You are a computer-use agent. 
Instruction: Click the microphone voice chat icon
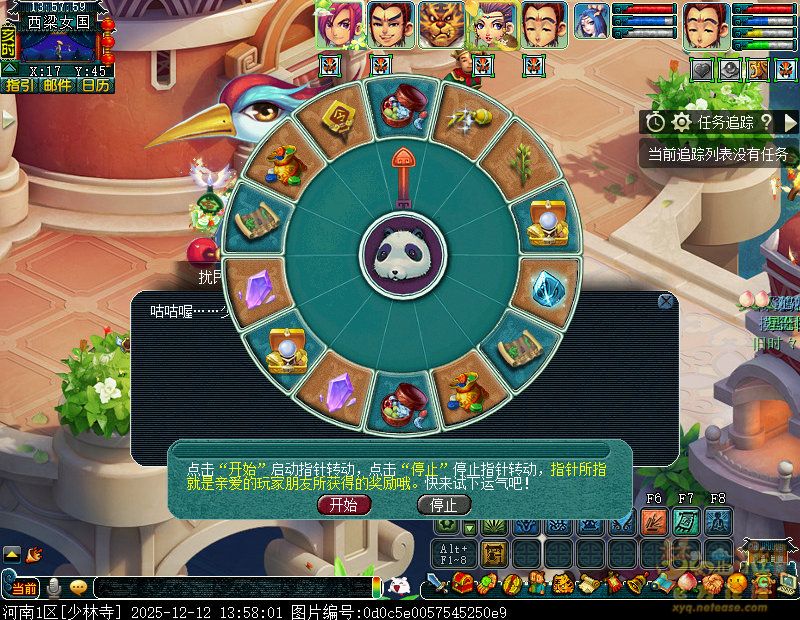point(53,587)
